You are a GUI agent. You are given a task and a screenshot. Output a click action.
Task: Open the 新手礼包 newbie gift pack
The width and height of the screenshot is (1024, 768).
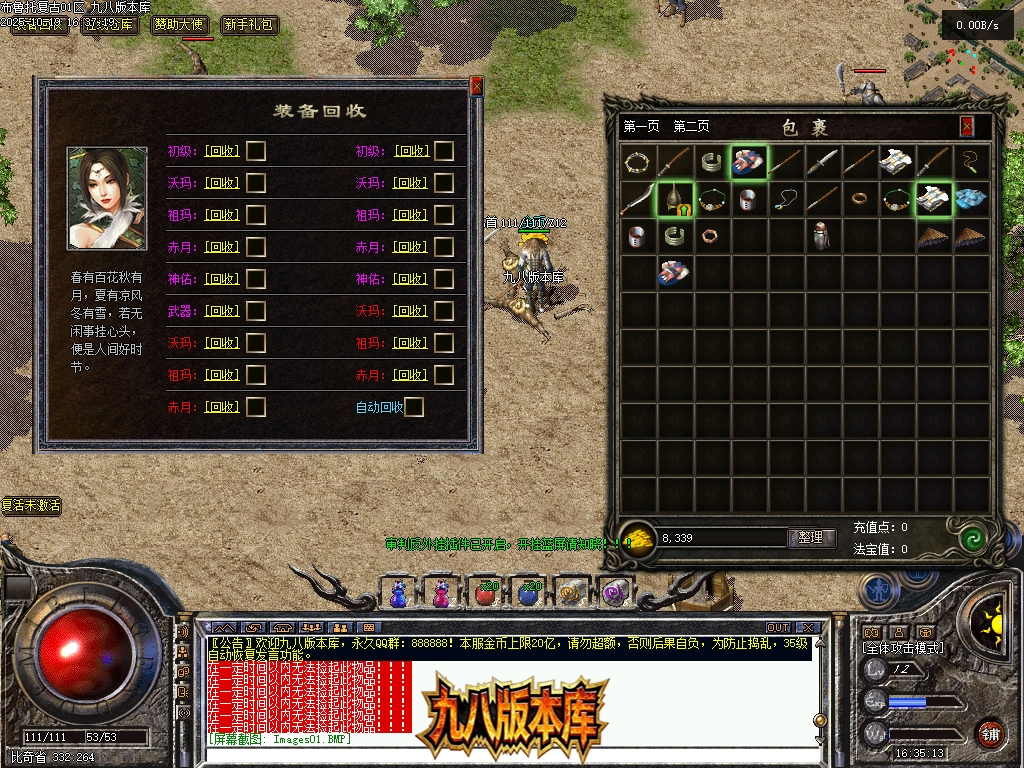click(249, 25)
